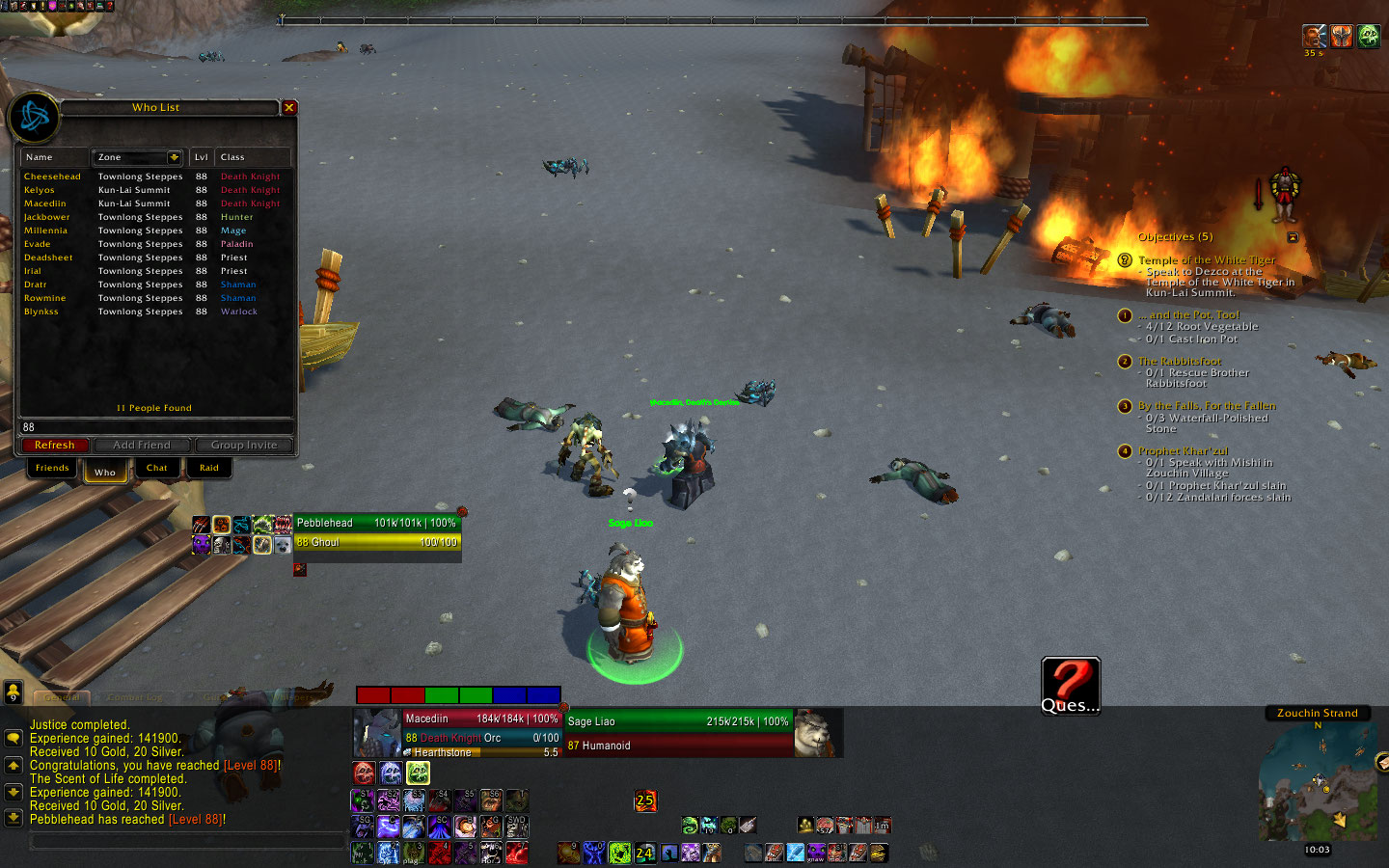
Task: Click the Who search input field
Action: click(x=154, y=427)
